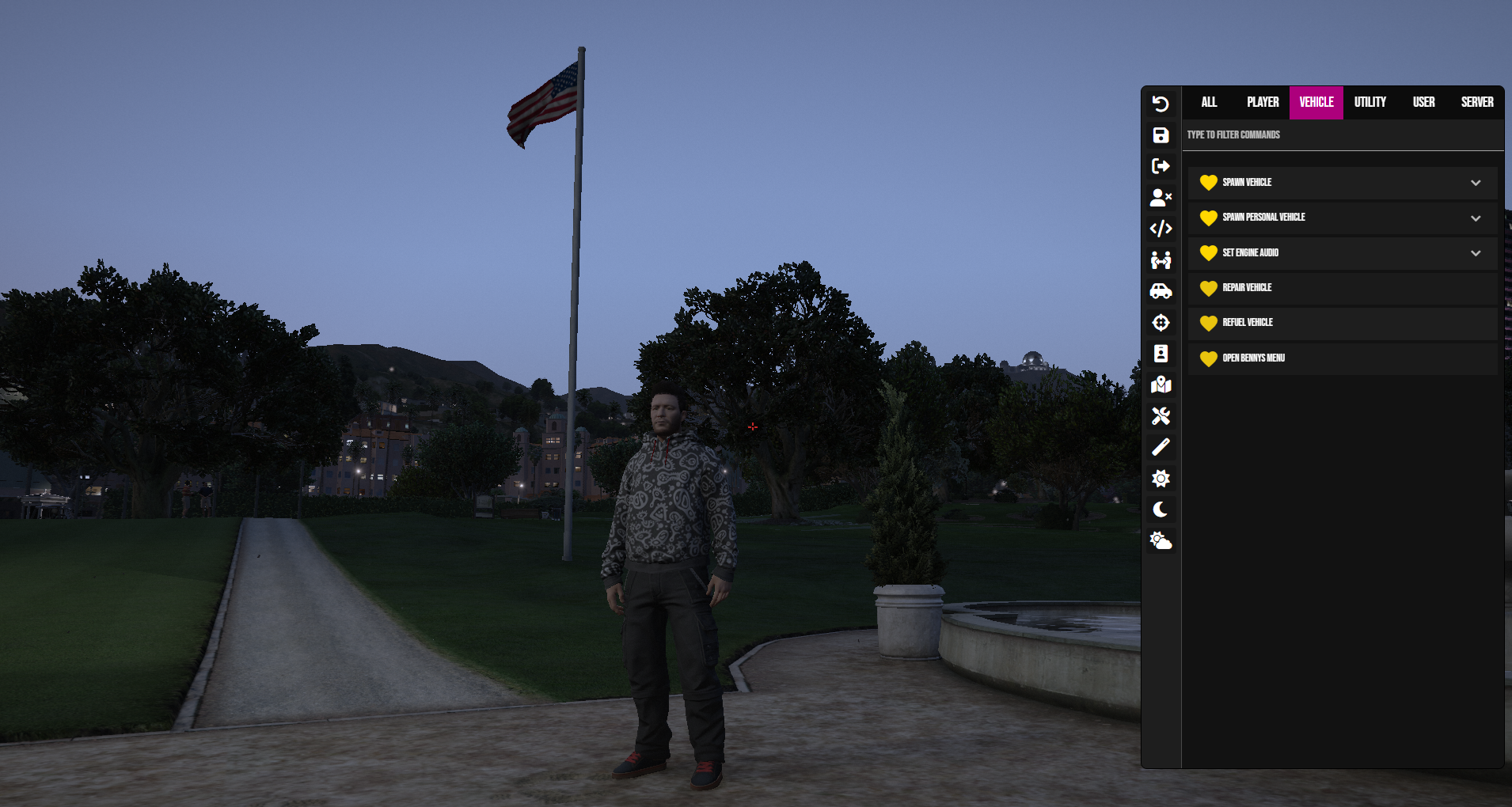Click the ID card icon in the sidebar
1512x807 pixels.
pyautogui.click(x=1161, y=354)
